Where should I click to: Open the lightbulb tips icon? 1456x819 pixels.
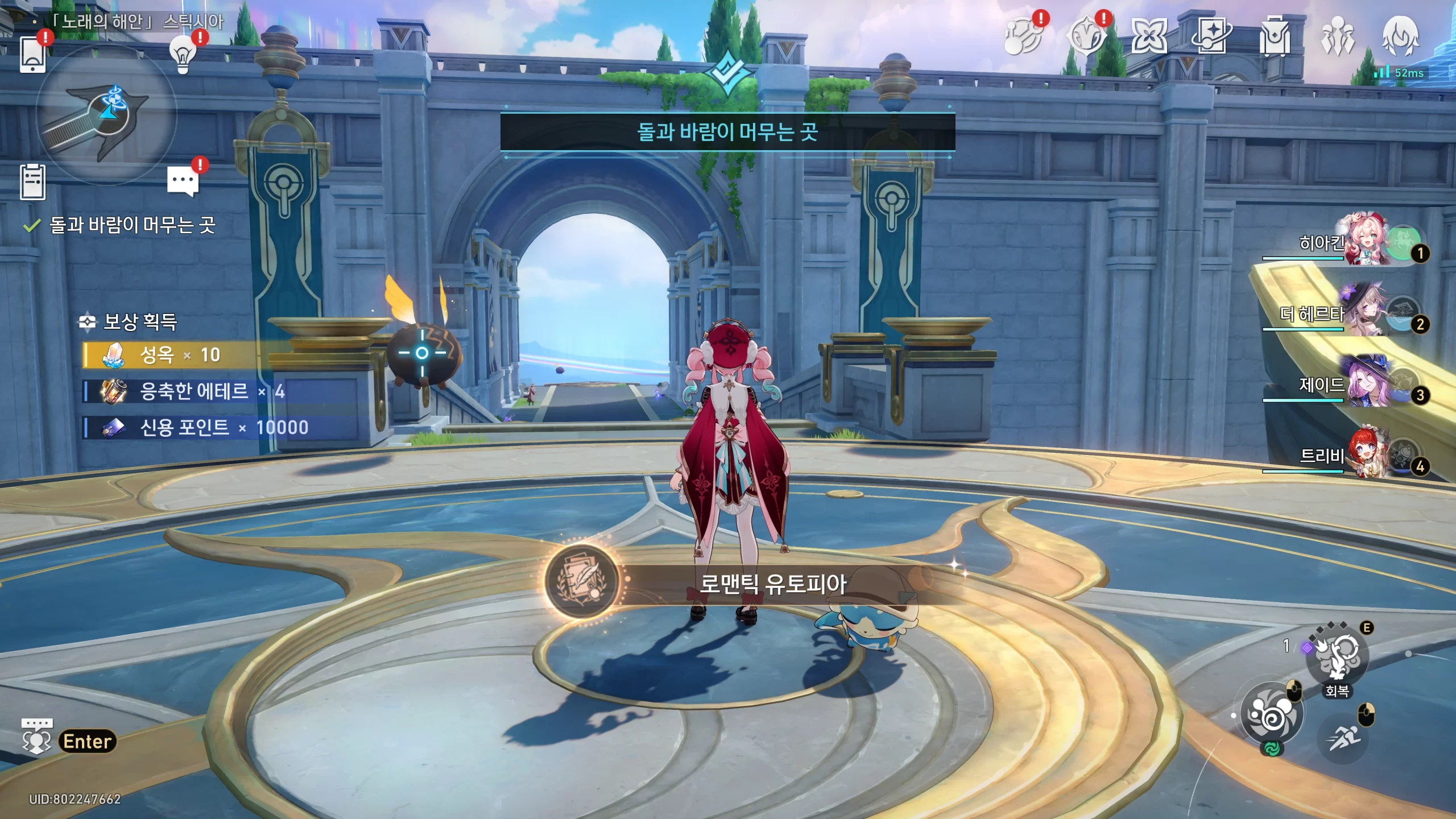tap(183, 55)
